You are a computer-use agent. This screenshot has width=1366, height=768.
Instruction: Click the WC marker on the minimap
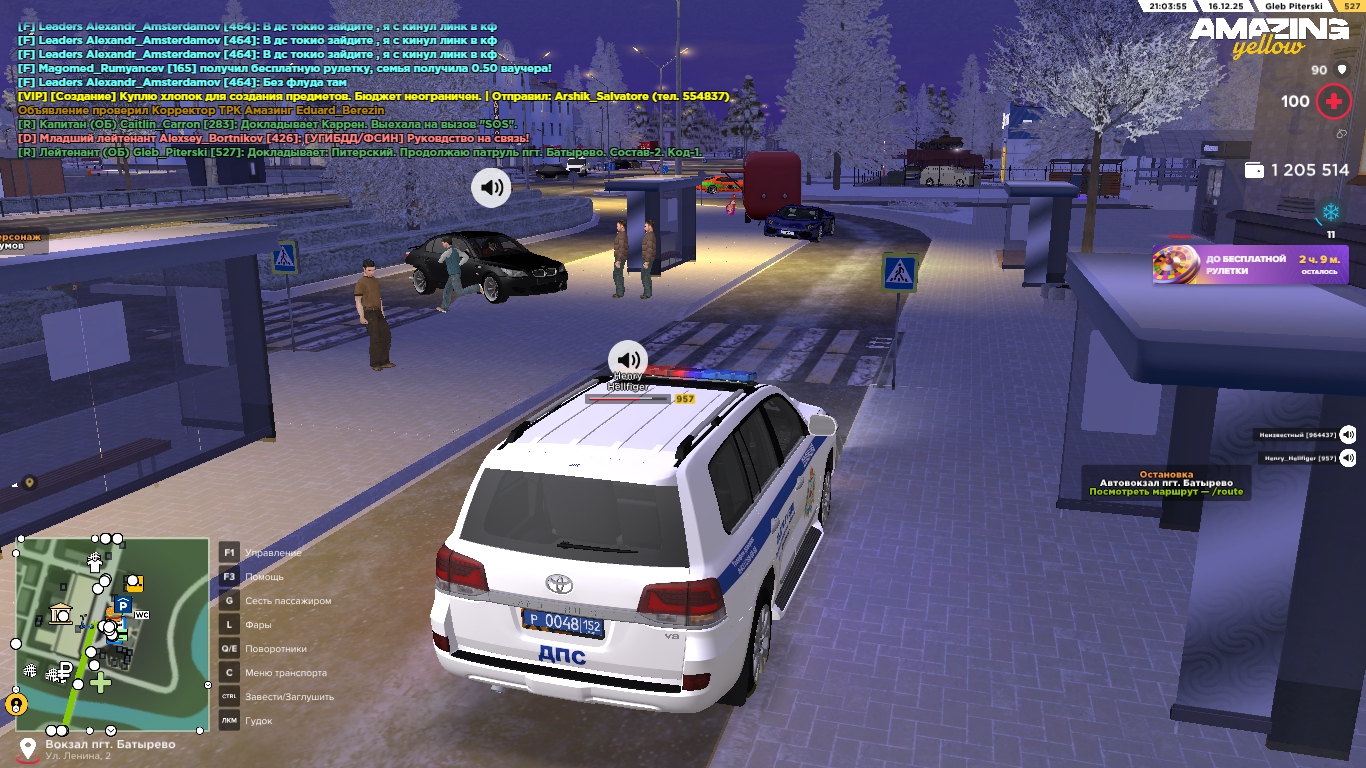click(x=141, y=615)
